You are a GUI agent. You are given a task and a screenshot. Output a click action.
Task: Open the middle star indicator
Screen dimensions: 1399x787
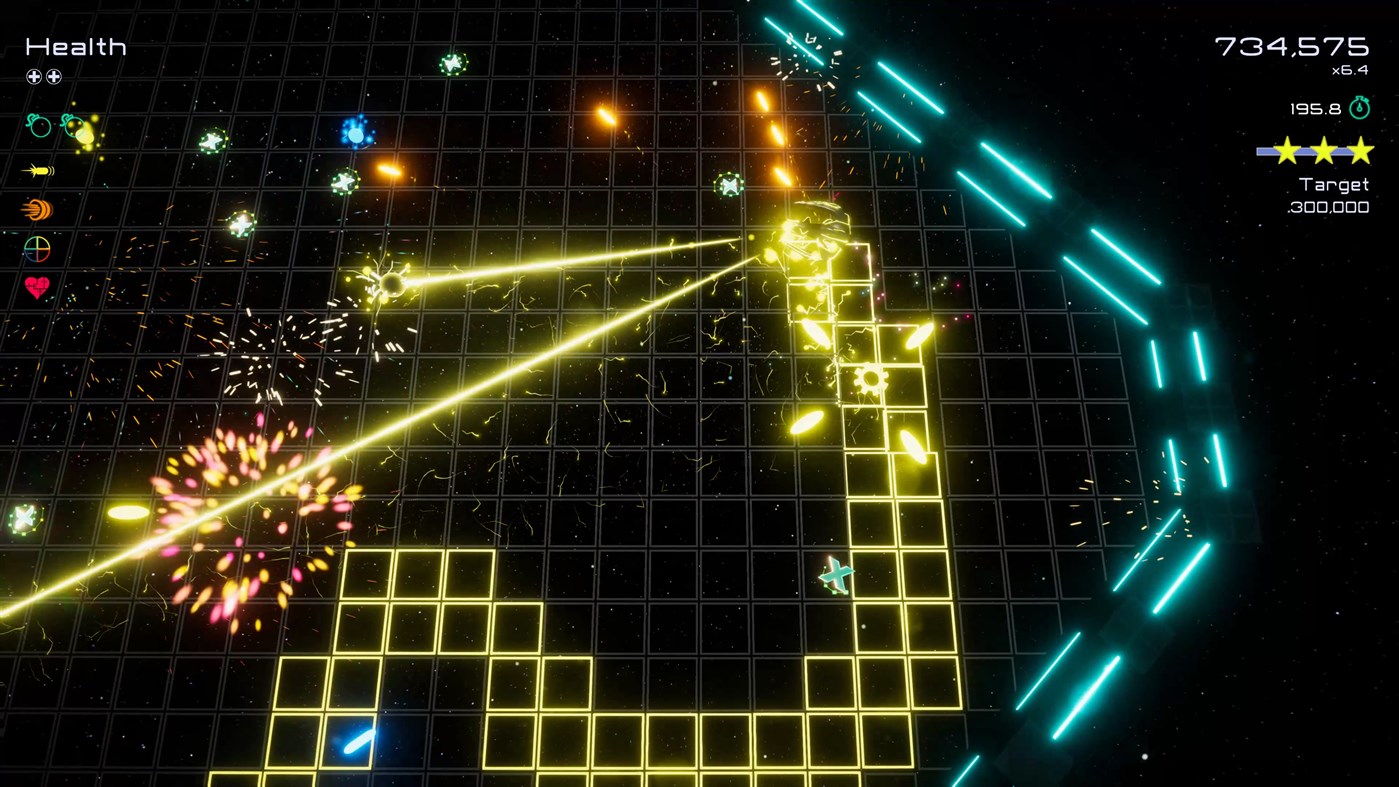point(1324,150)
